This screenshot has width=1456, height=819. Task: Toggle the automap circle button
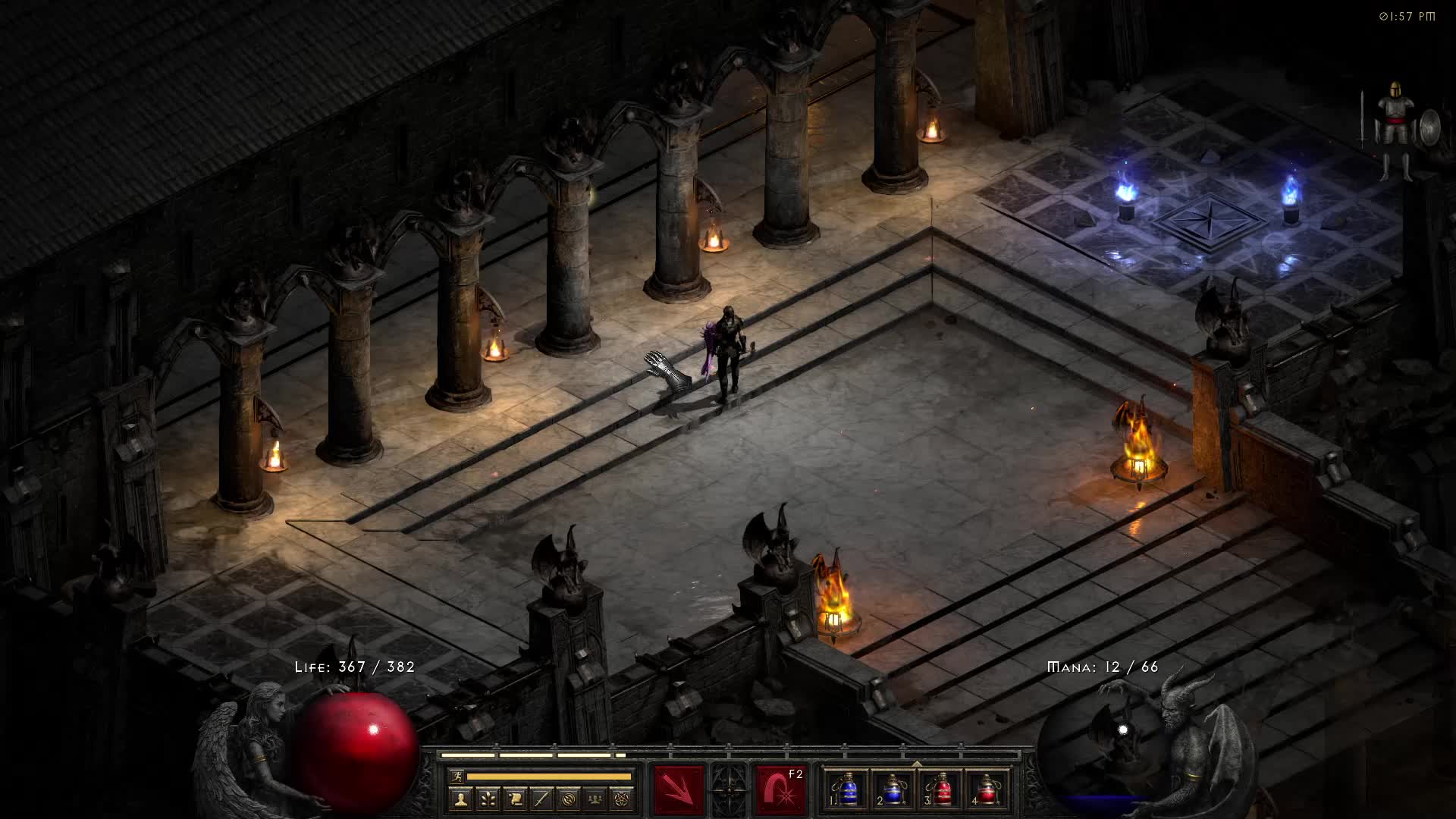[x=569, y=799]
